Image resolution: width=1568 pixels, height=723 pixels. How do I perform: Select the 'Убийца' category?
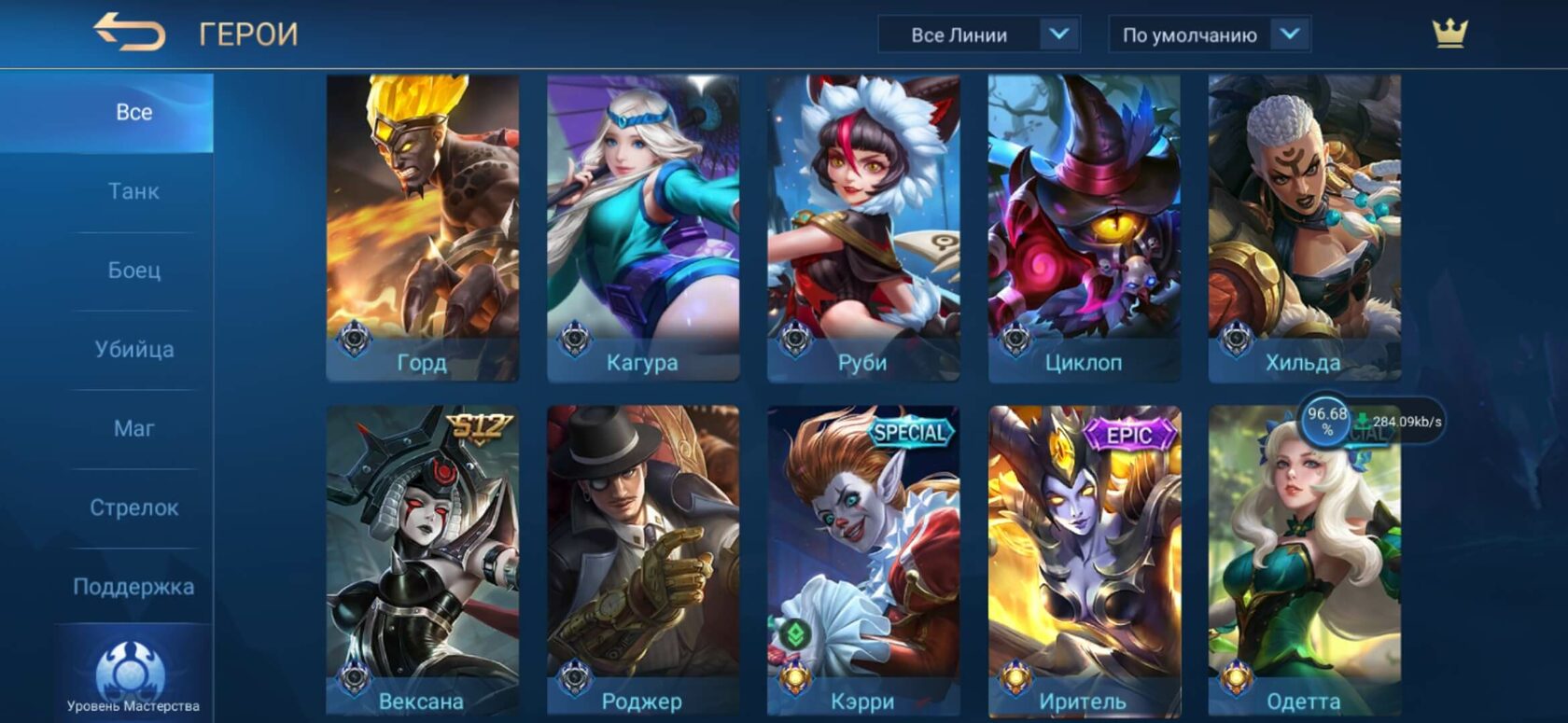tap(133, 350)
